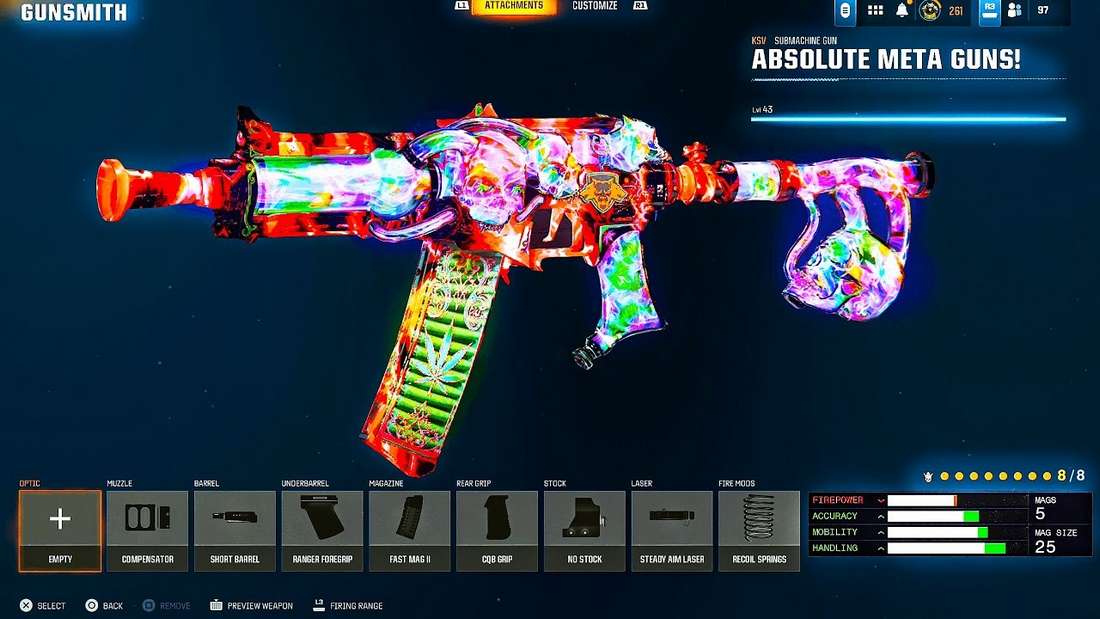
Task: Open the grid apps menu icon
Action: [x=875, y=10]
